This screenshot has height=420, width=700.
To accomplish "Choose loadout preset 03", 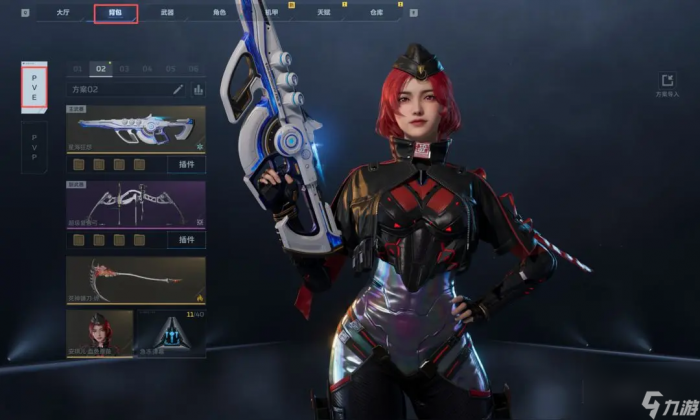I will coord(124,69).
